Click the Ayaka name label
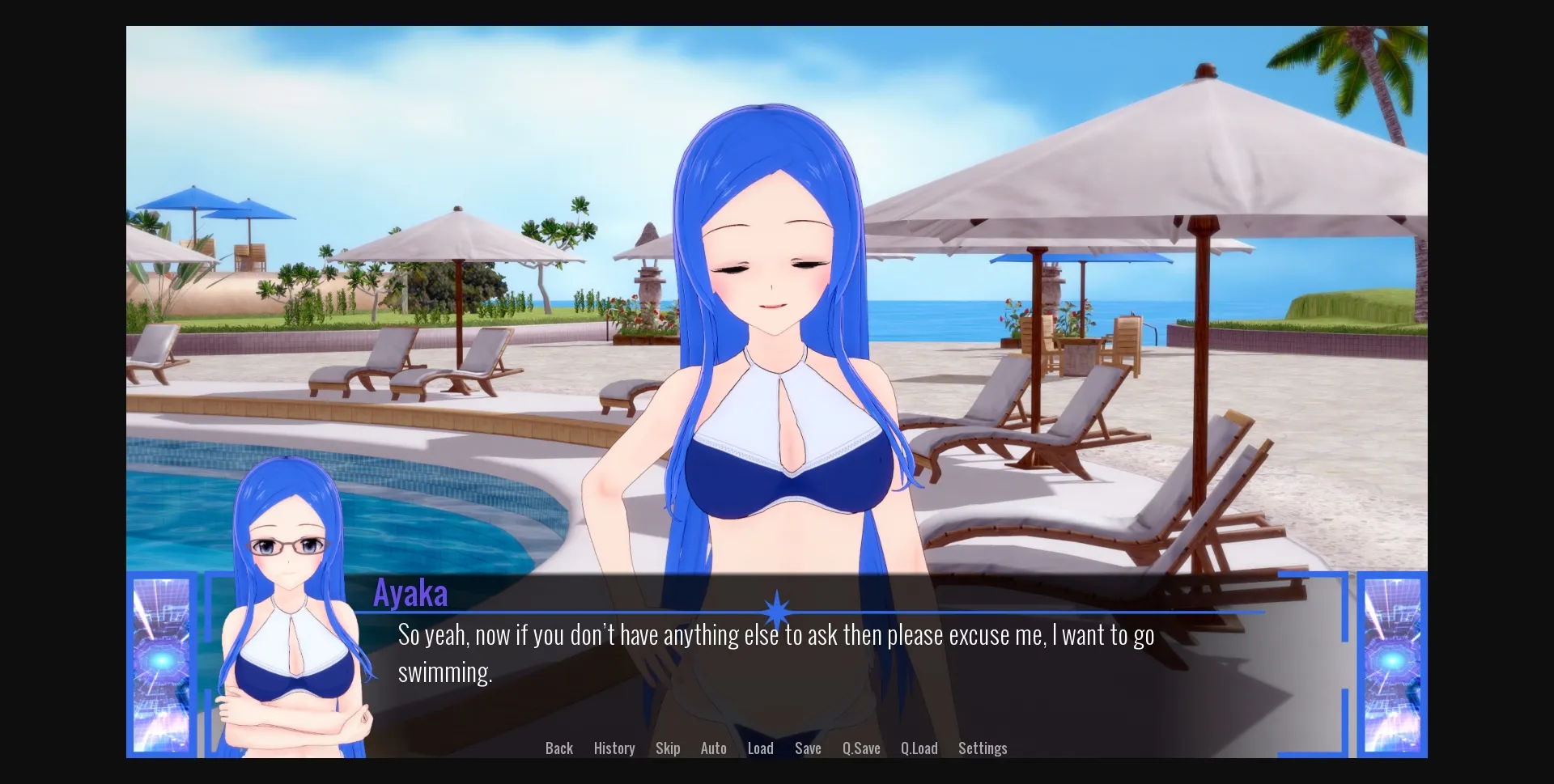 coord(411,592)
